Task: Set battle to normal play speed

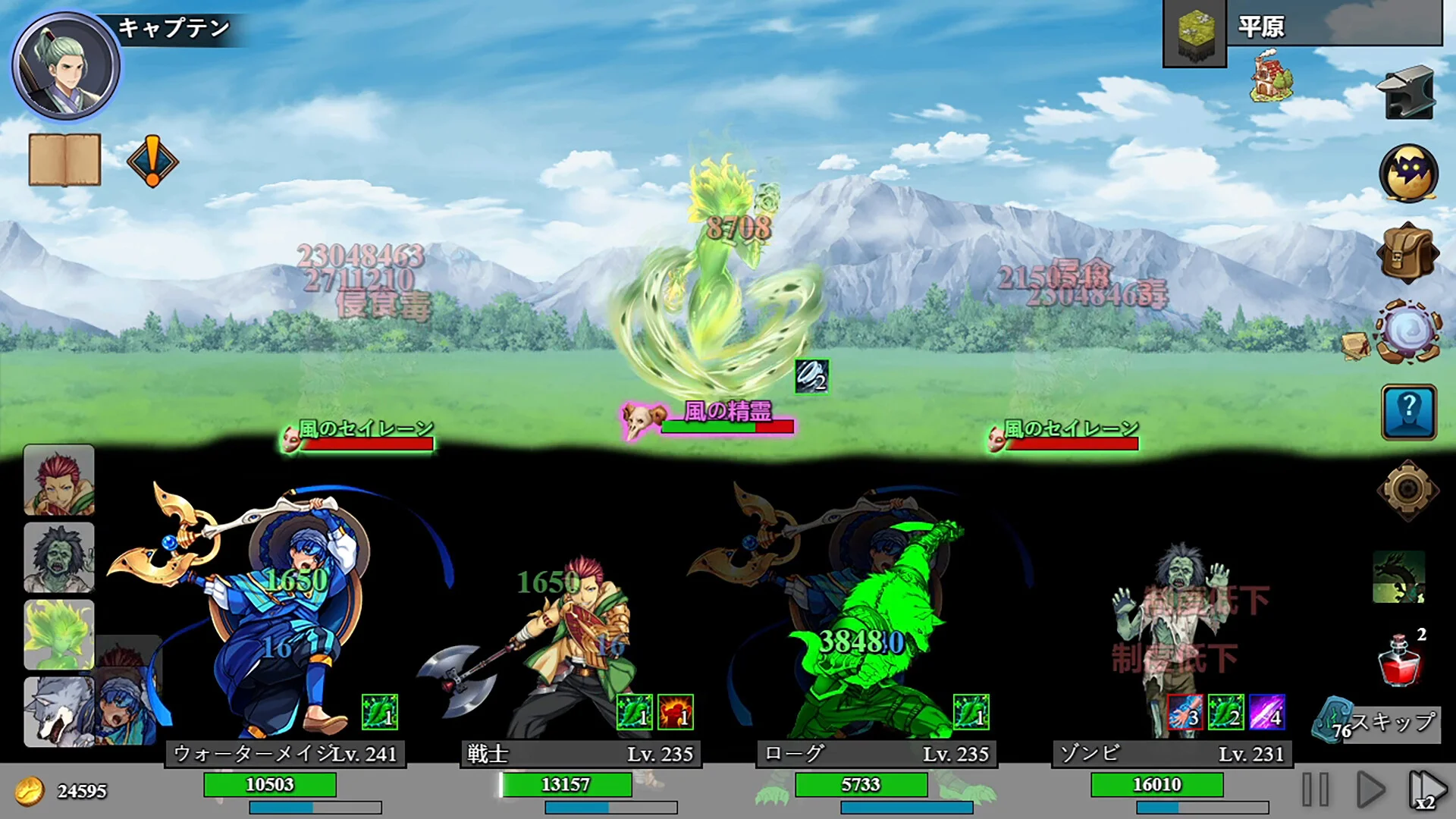Action: (1370, 789)
